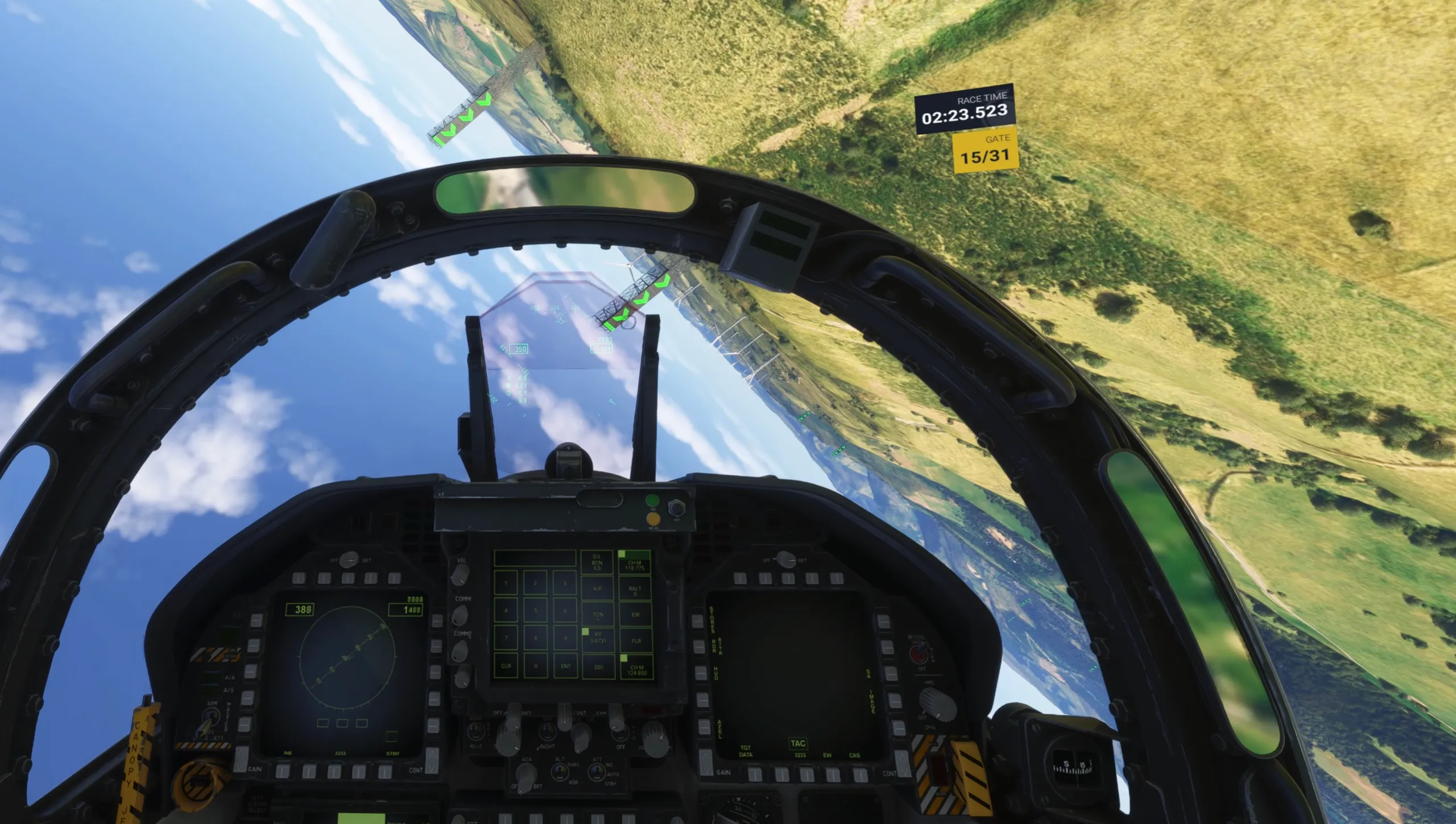Switch the ATT selector to STBY

tap(597, 771)
